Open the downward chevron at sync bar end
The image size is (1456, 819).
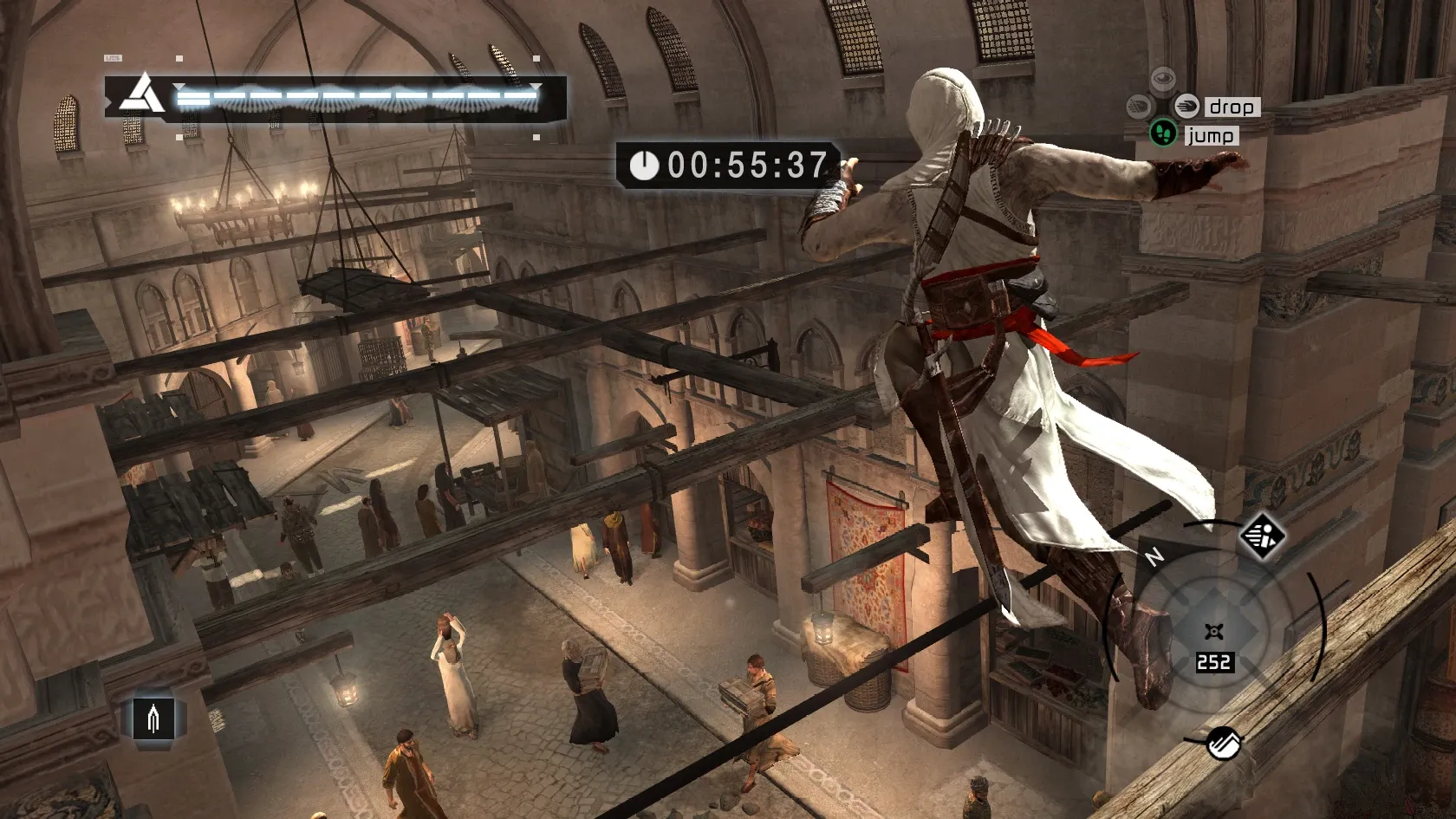[536, 88]
